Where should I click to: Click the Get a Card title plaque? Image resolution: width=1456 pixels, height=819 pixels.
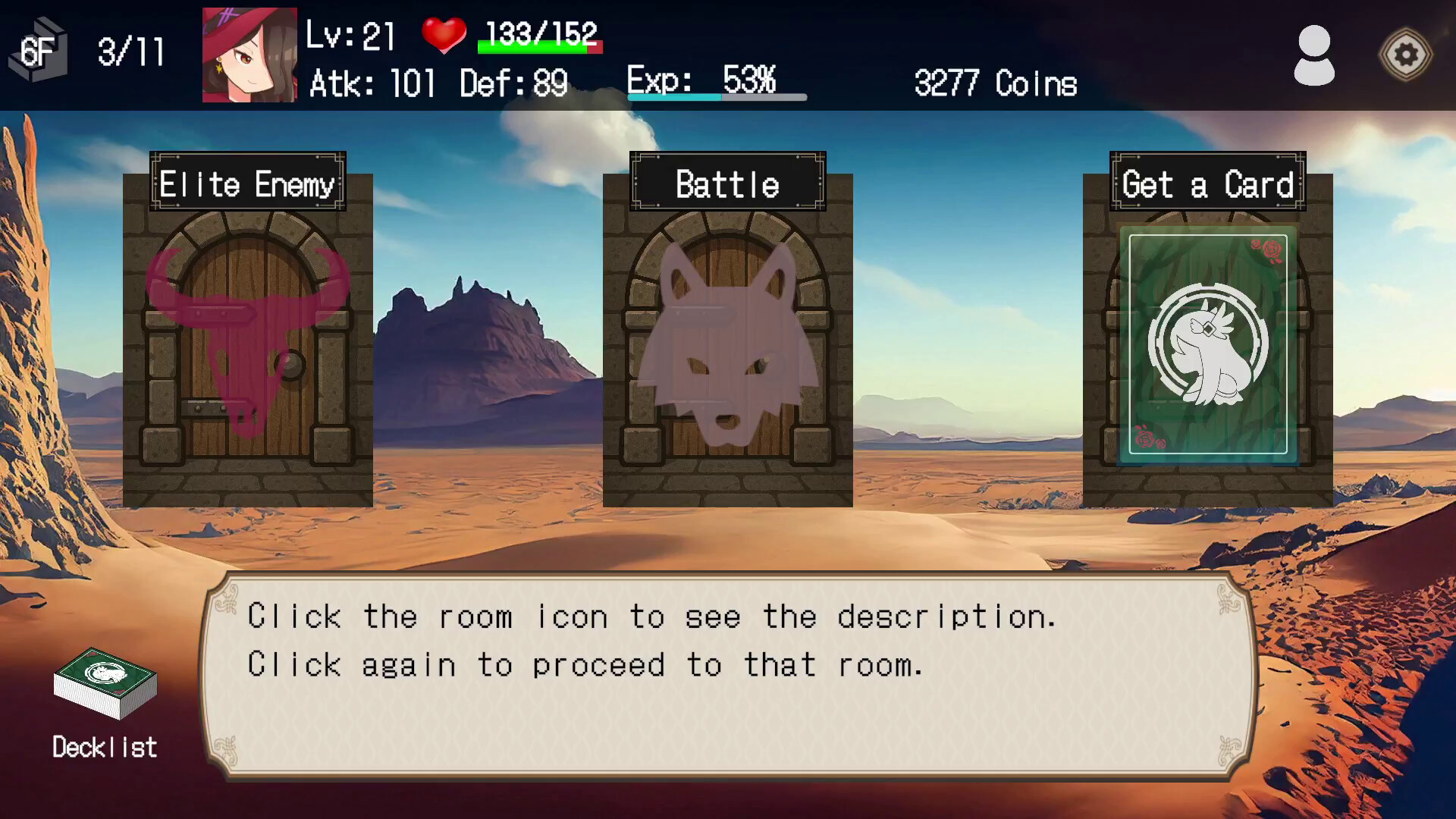tap(1207, 183)
